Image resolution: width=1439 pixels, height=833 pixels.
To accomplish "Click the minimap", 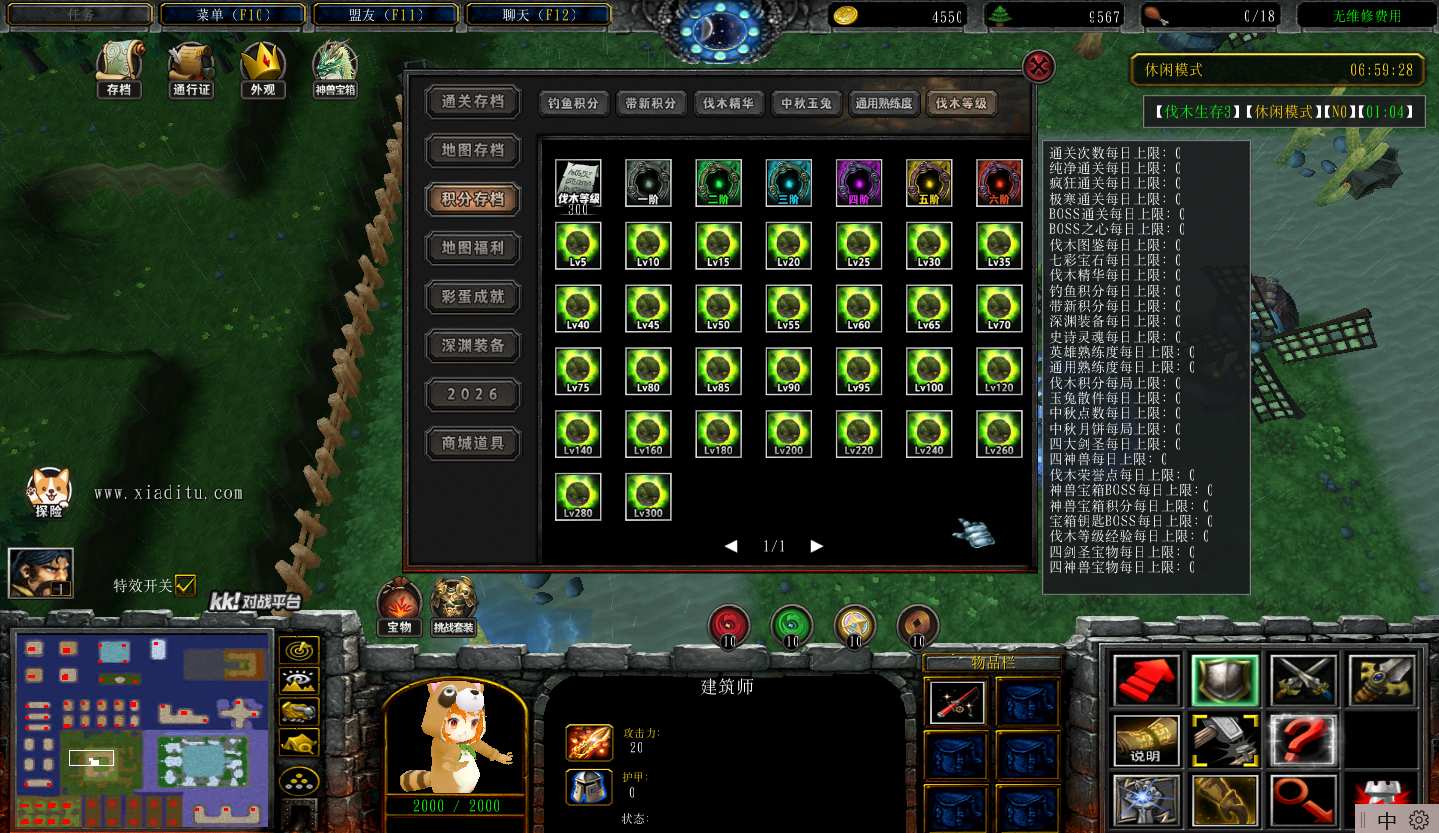I will pyautogui.click(x=142, y=730).
